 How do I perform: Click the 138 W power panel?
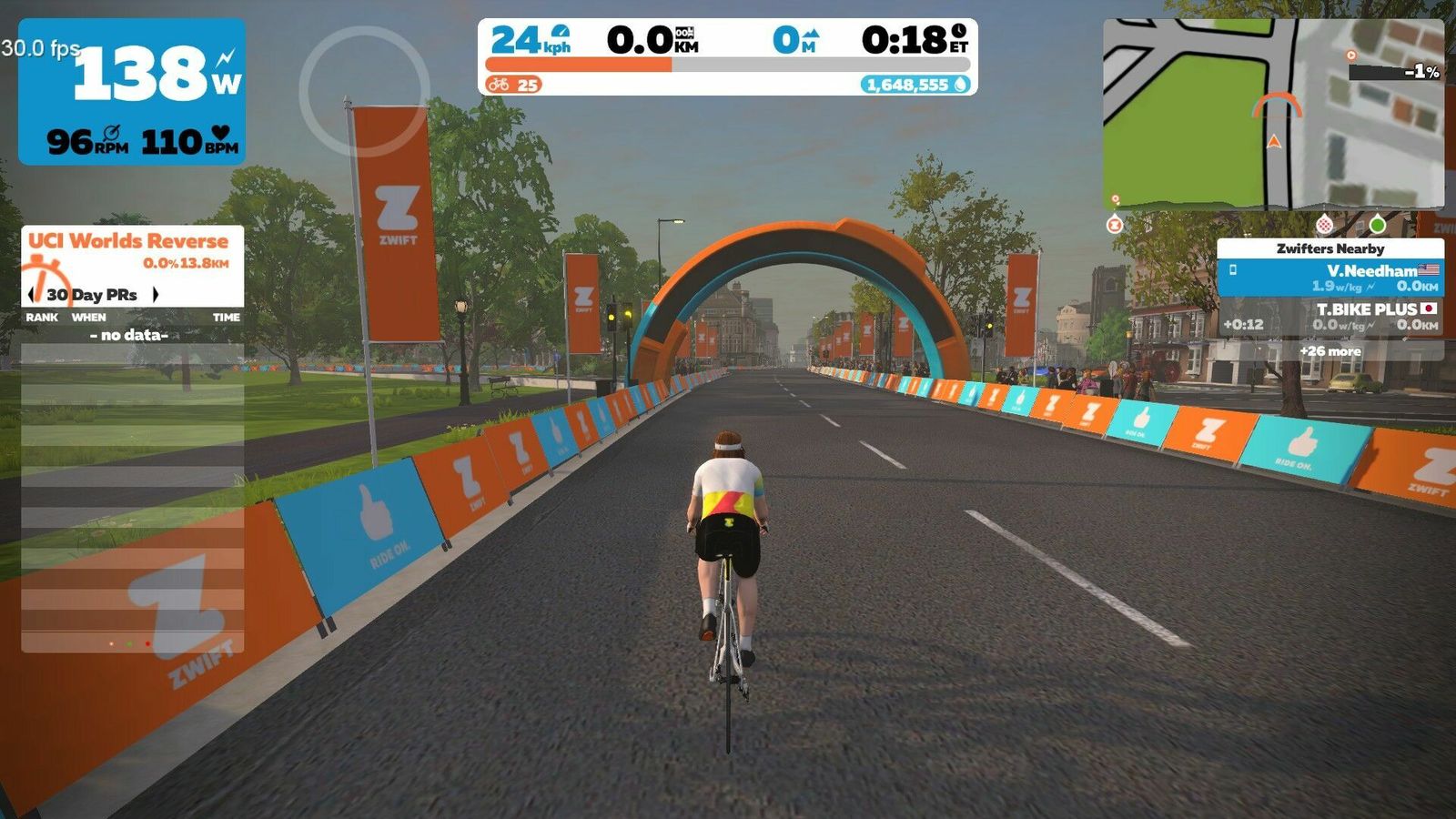tap(132, 91)
